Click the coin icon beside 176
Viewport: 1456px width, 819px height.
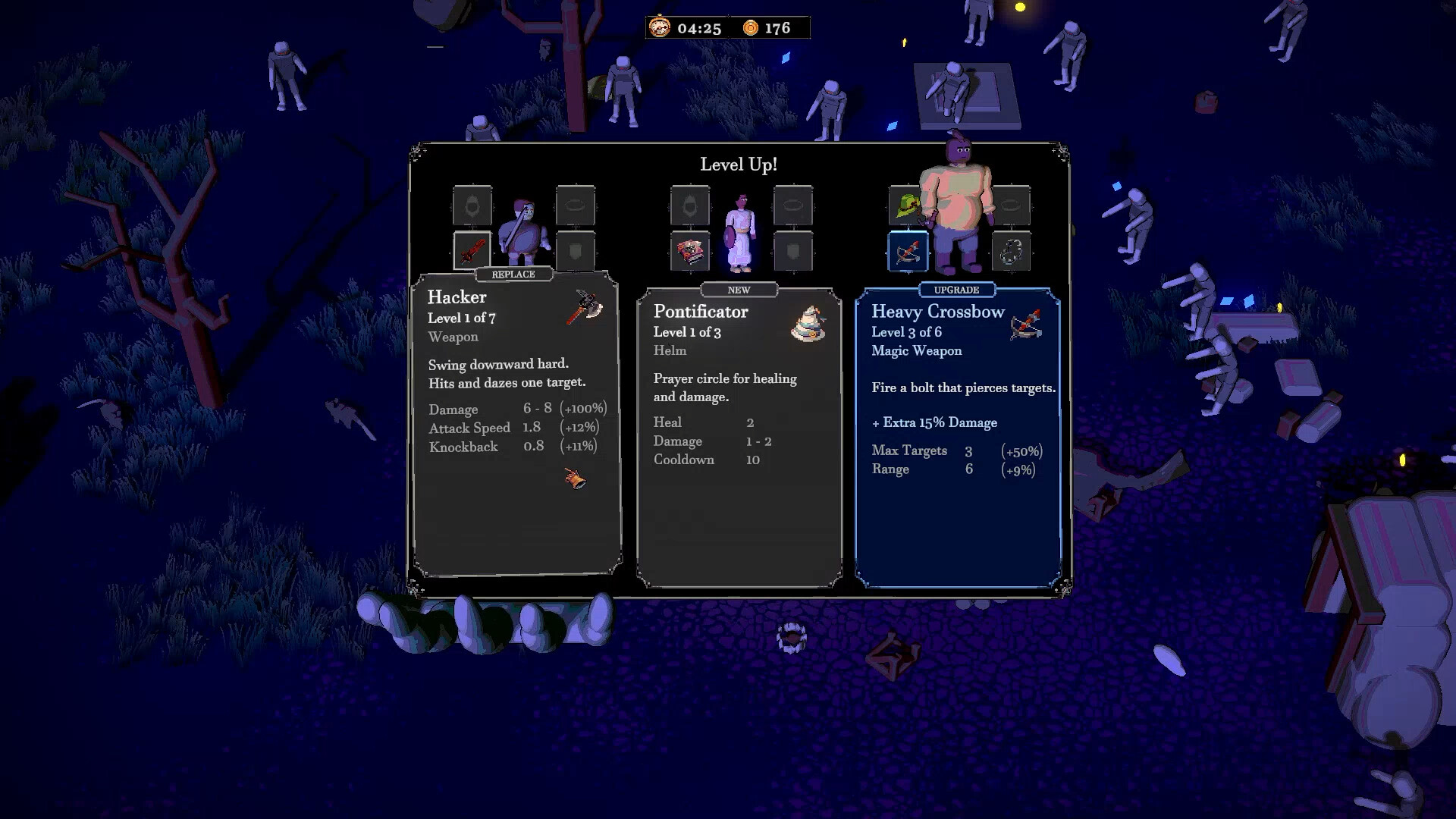(x=750, y=28)
